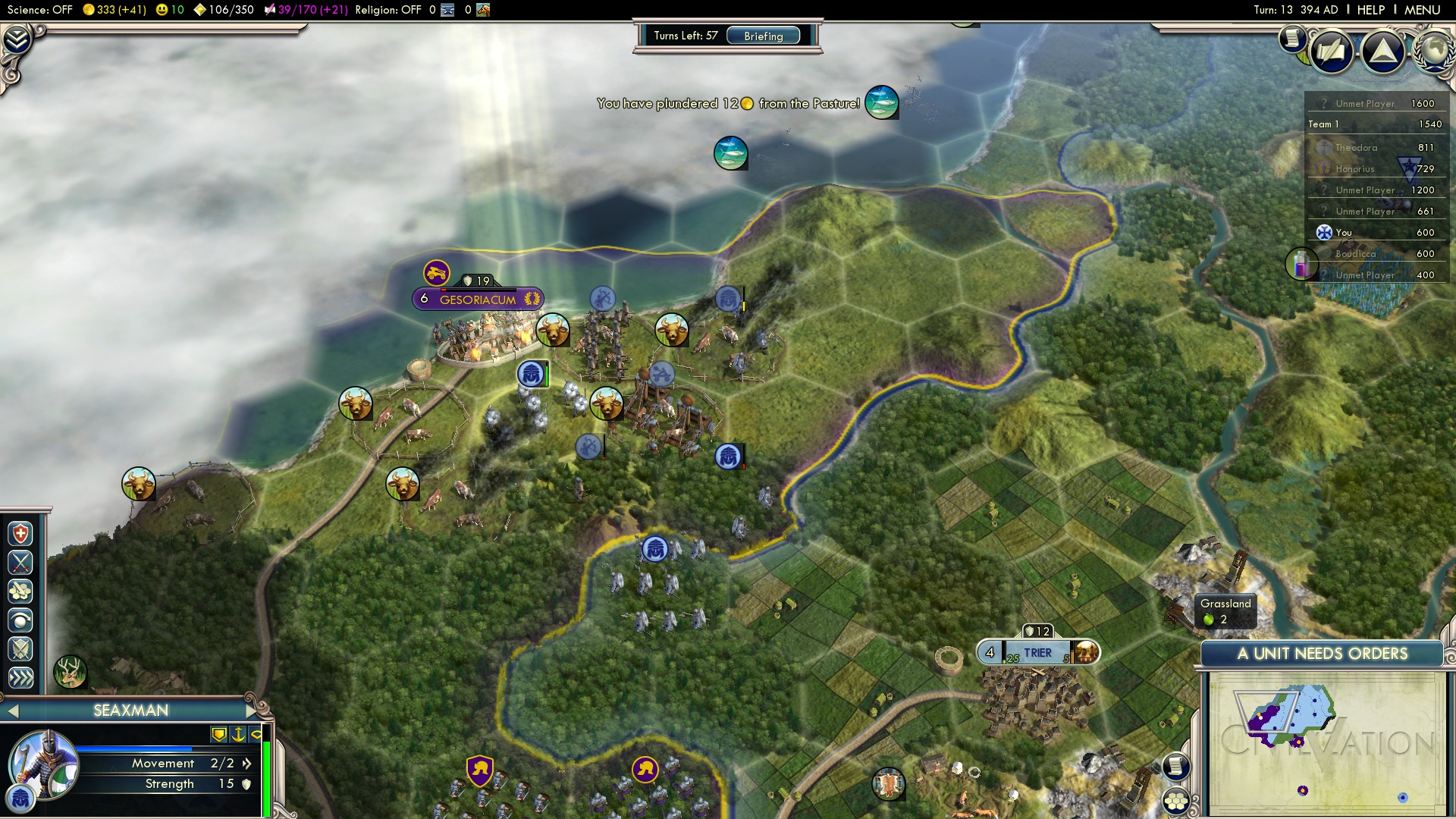
Task: Click 'A Unit Needs Orders' button
Action: tap(1322, 654)
